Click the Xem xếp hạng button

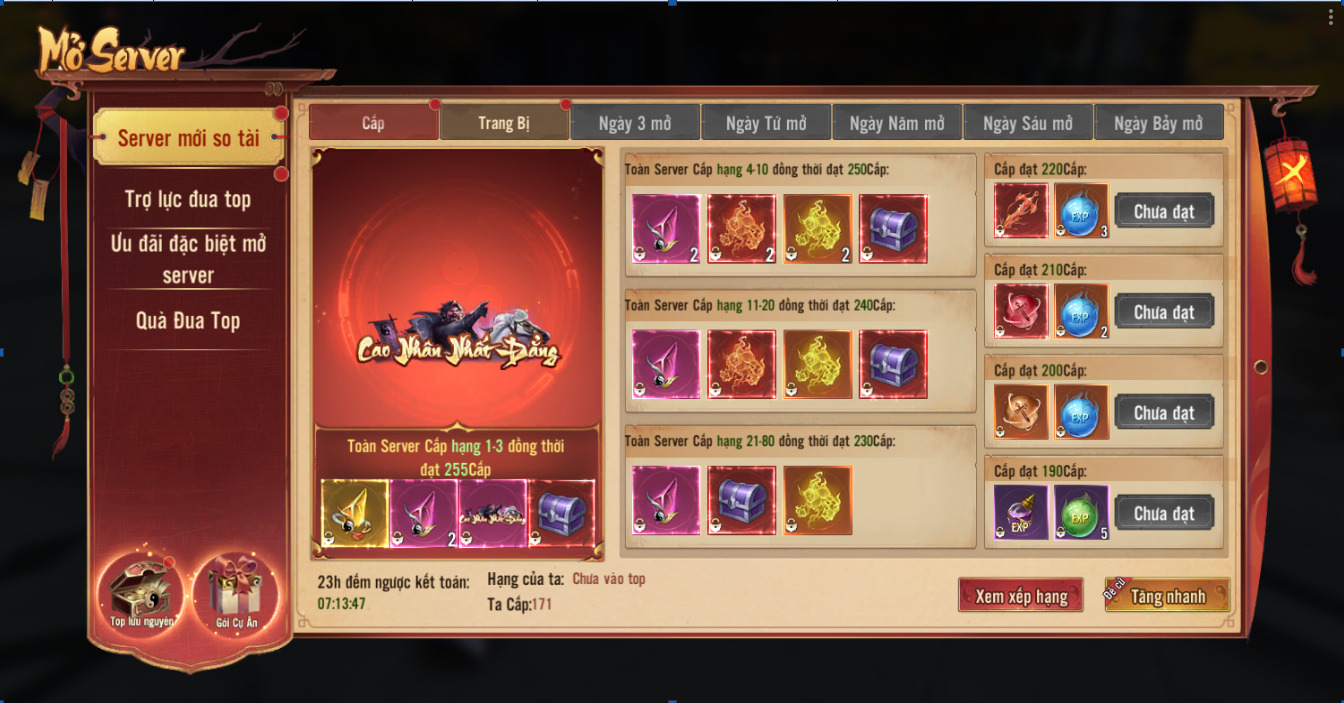(1021, 596)
